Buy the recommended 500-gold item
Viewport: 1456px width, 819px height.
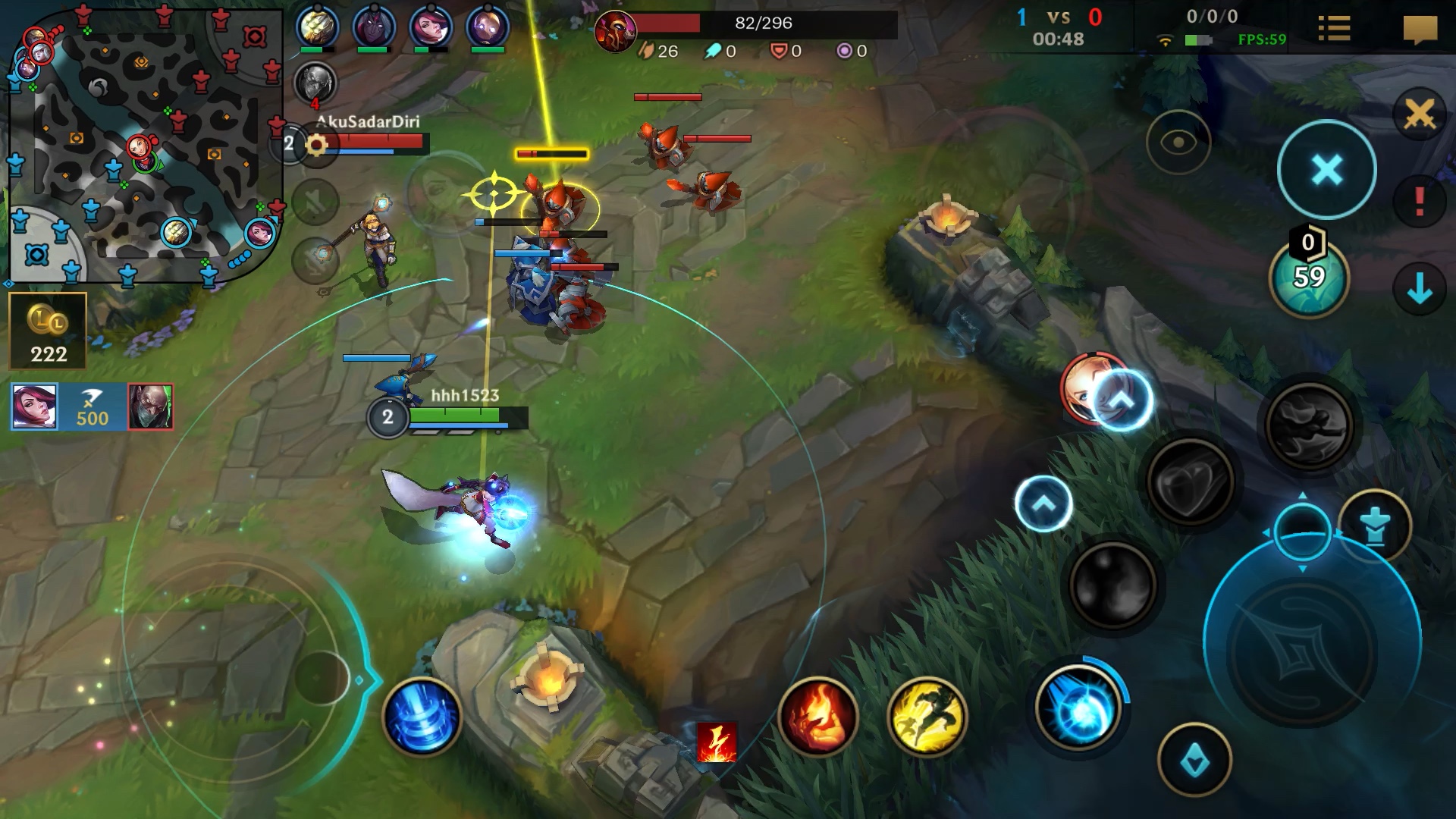point(91,409)
